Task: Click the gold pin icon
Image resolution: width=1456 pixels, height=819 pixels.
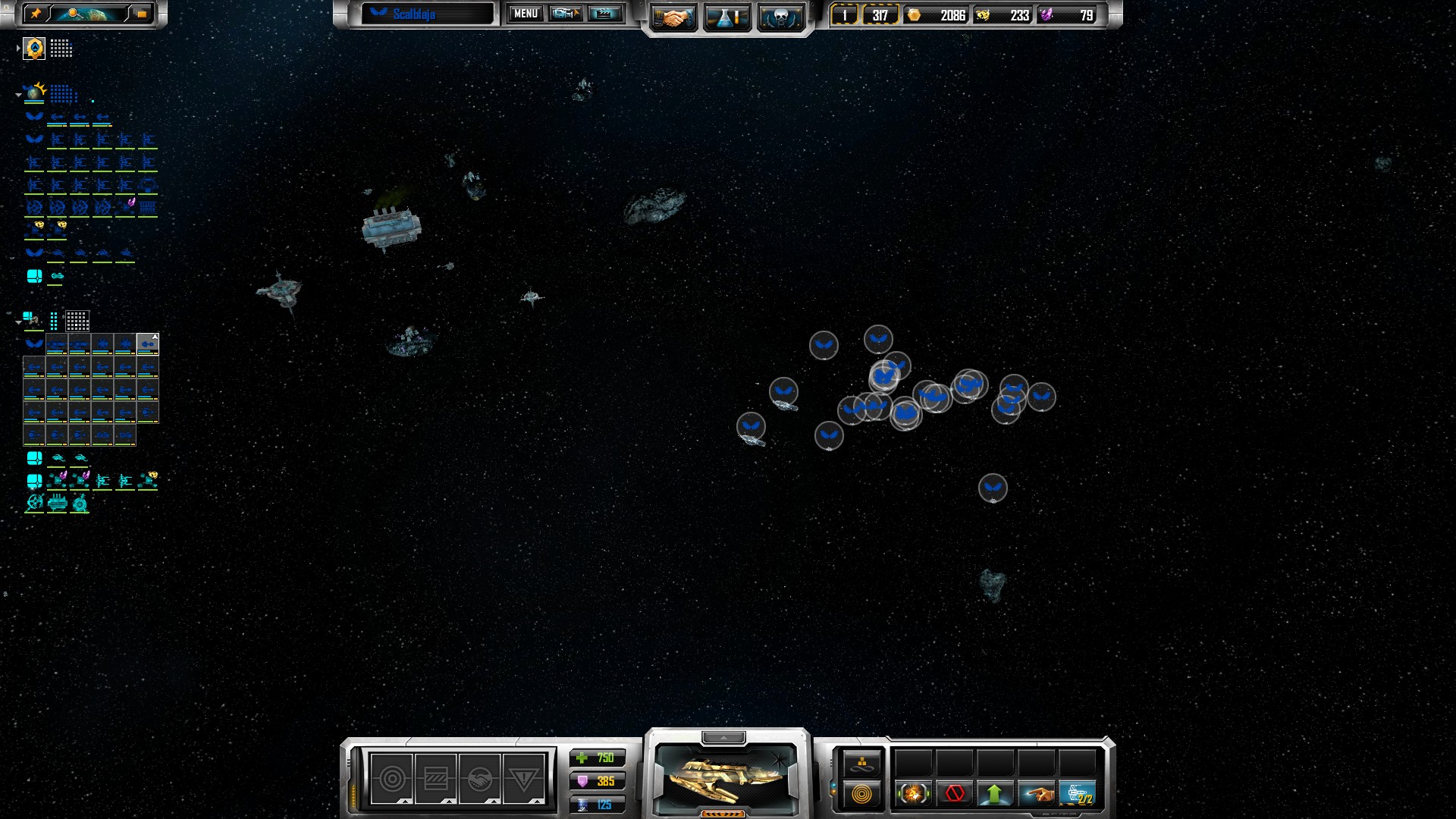Action: pyautogui.click(x=36, y=14)
